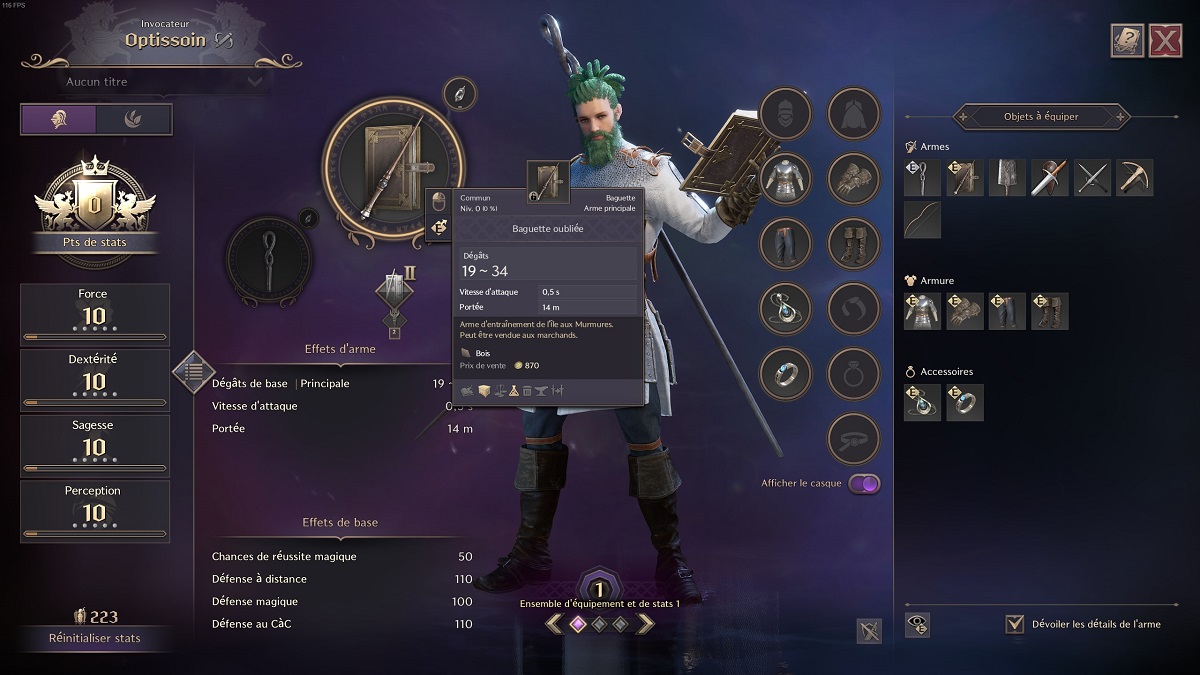Switch to the helmet-icon stats tab
This screenshot has width=1200, height=675.
click(x=59, y=119)
